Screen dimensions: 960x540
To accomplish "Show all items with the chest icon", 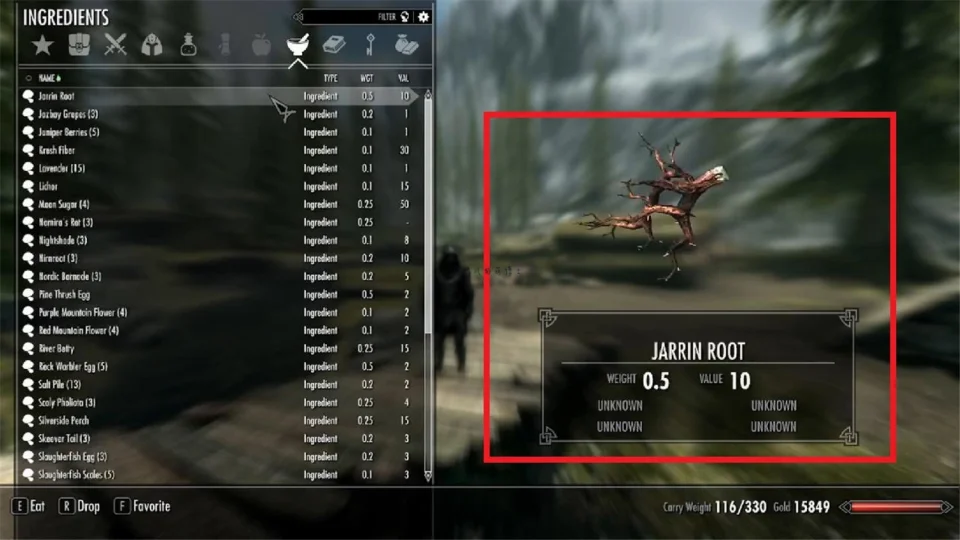I will tap(80, 44).
